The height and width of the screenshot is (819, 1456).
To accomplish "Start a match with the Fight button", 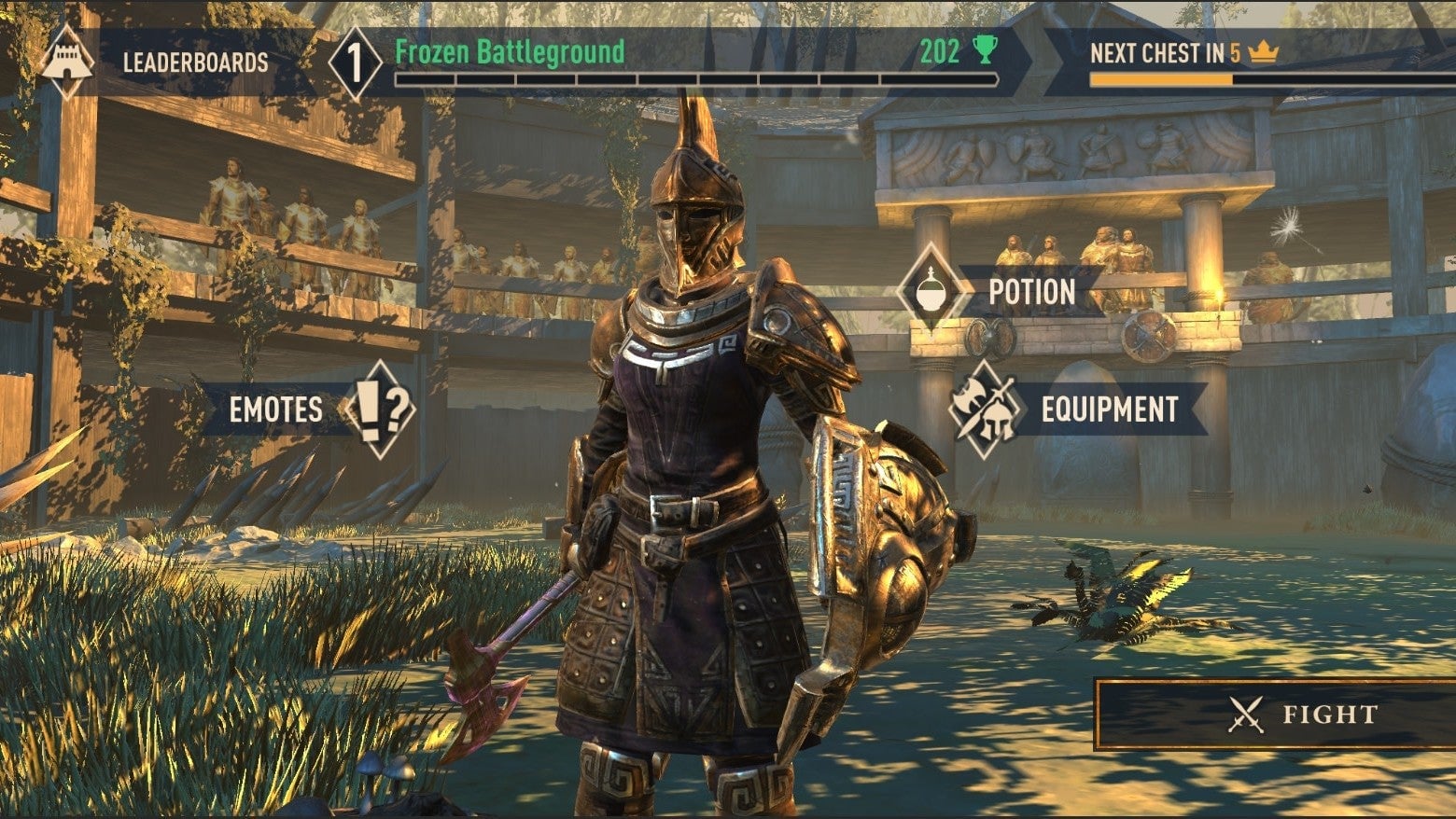I will [x=1302, y=715].
